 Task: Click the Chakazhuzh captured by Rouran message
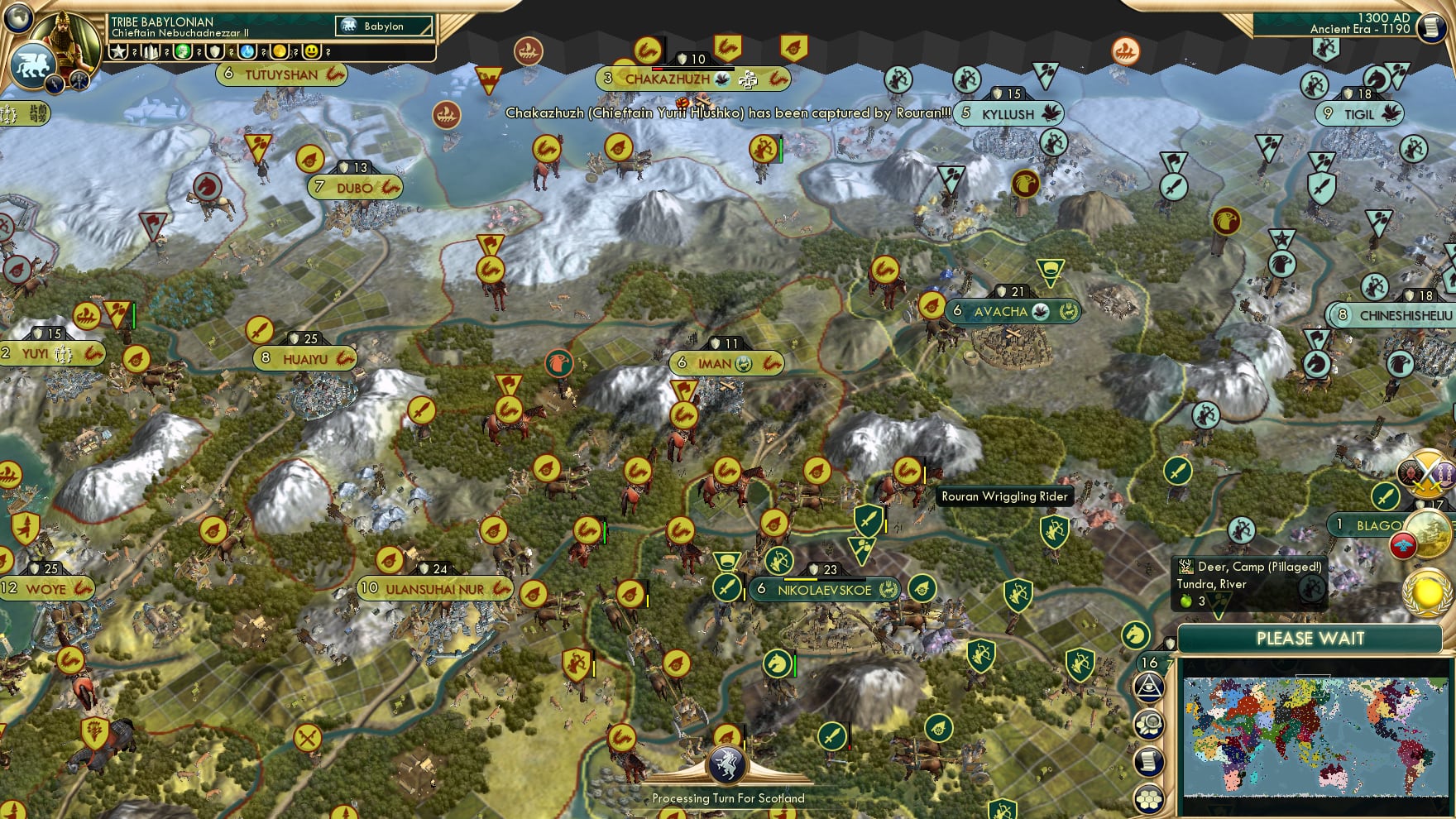pyautogui.click(x=728, y=114)
